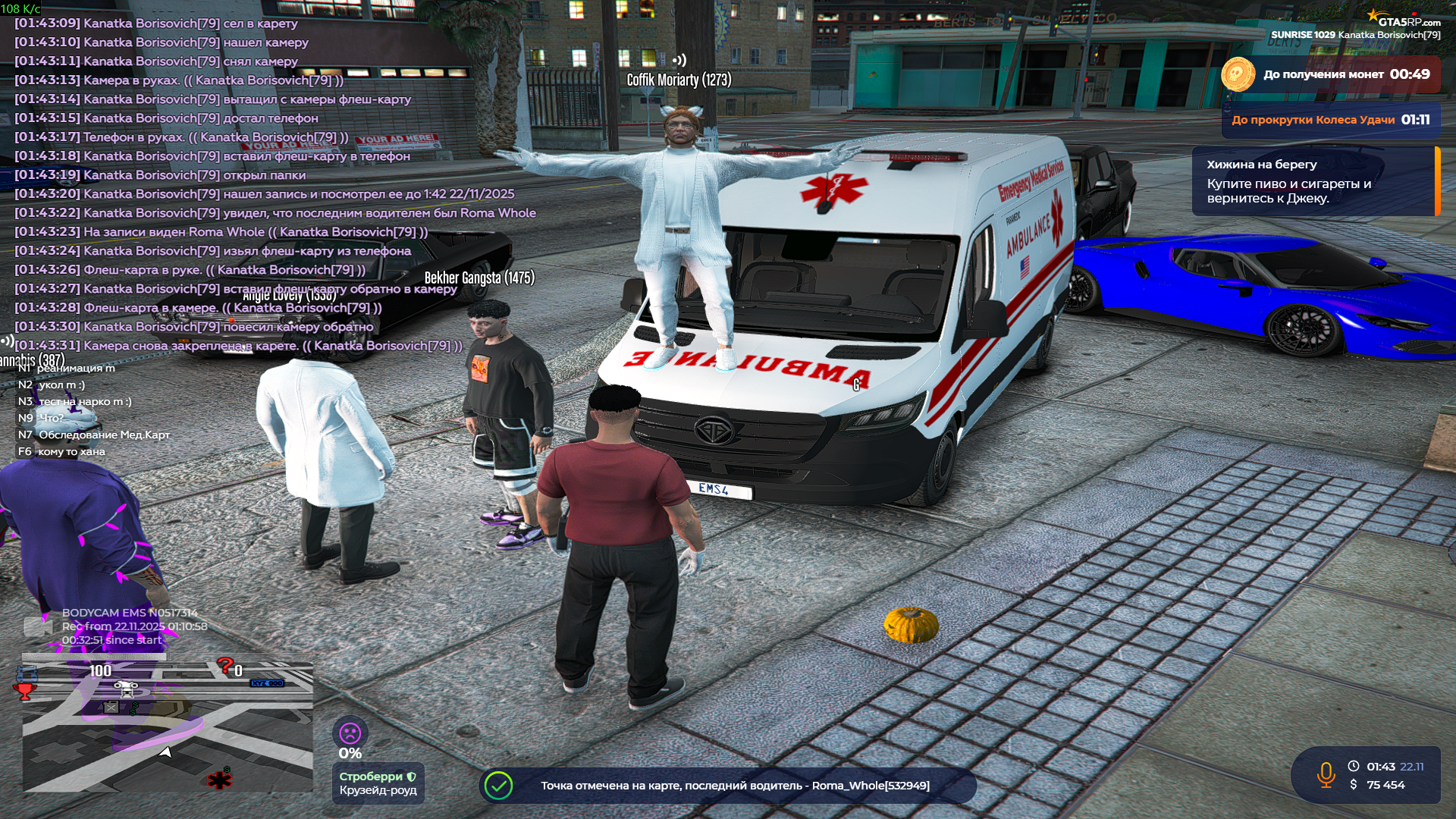Select the 'Стробберри Крузейд-роуд' location label

tap(378, 783)
